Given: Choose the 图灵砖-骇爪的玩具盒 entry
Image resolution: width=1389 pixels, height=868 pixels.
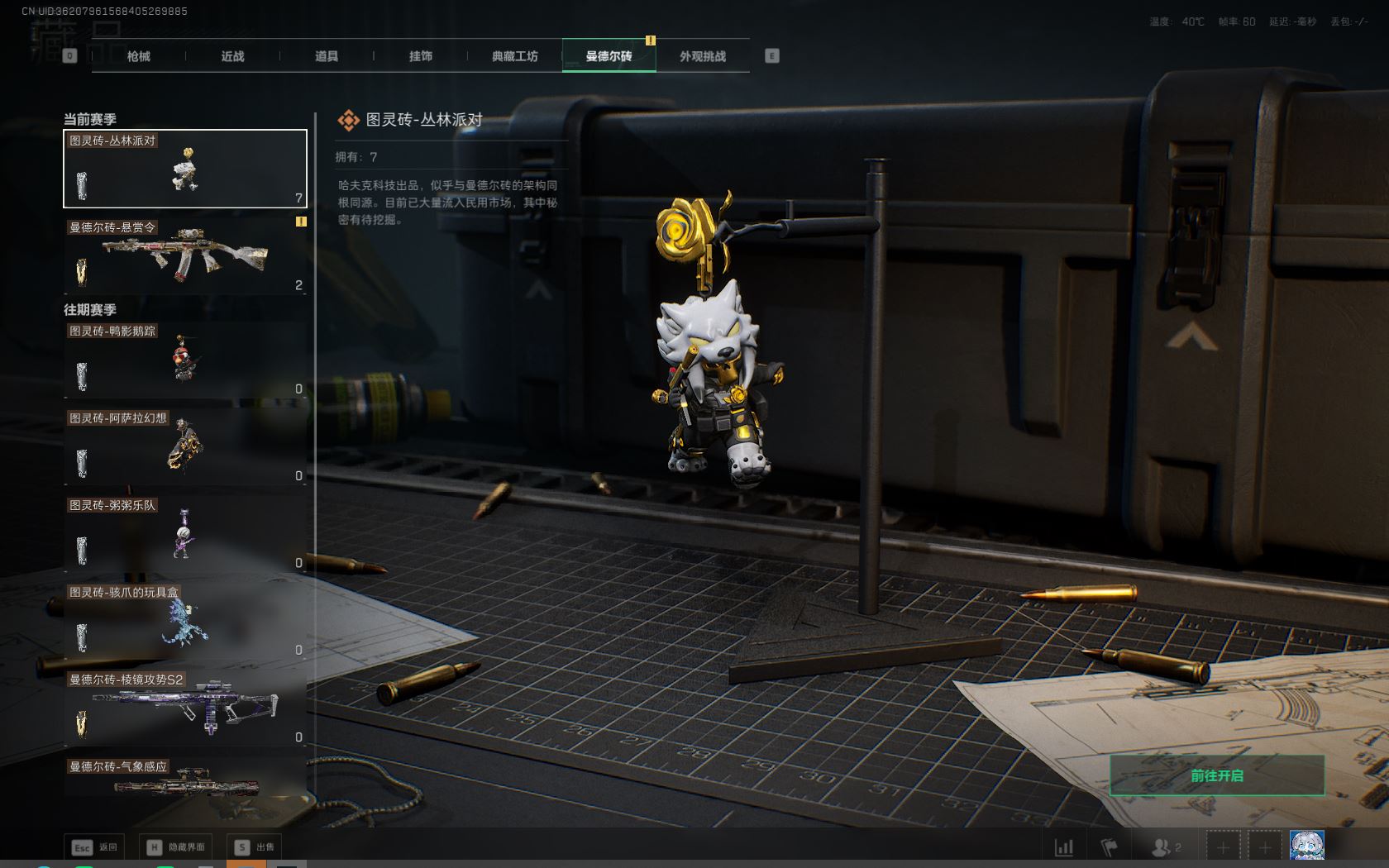Looking at the screenshot, I should pyautogui.click(x=185, y=621).
